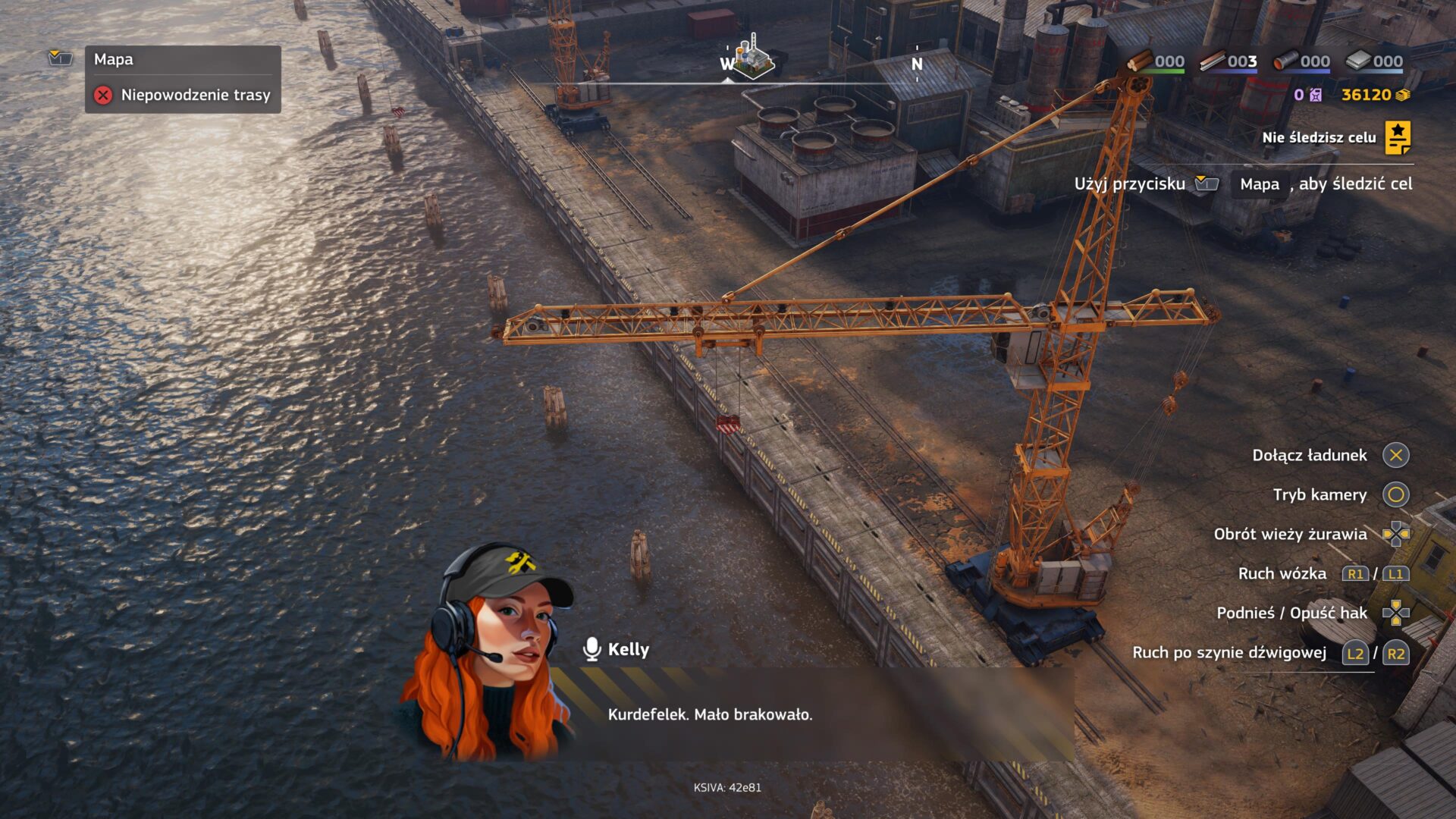Select the Niepowodzenie trasy notification
This screenshot has width=1456, height=819.
point(183,95)
